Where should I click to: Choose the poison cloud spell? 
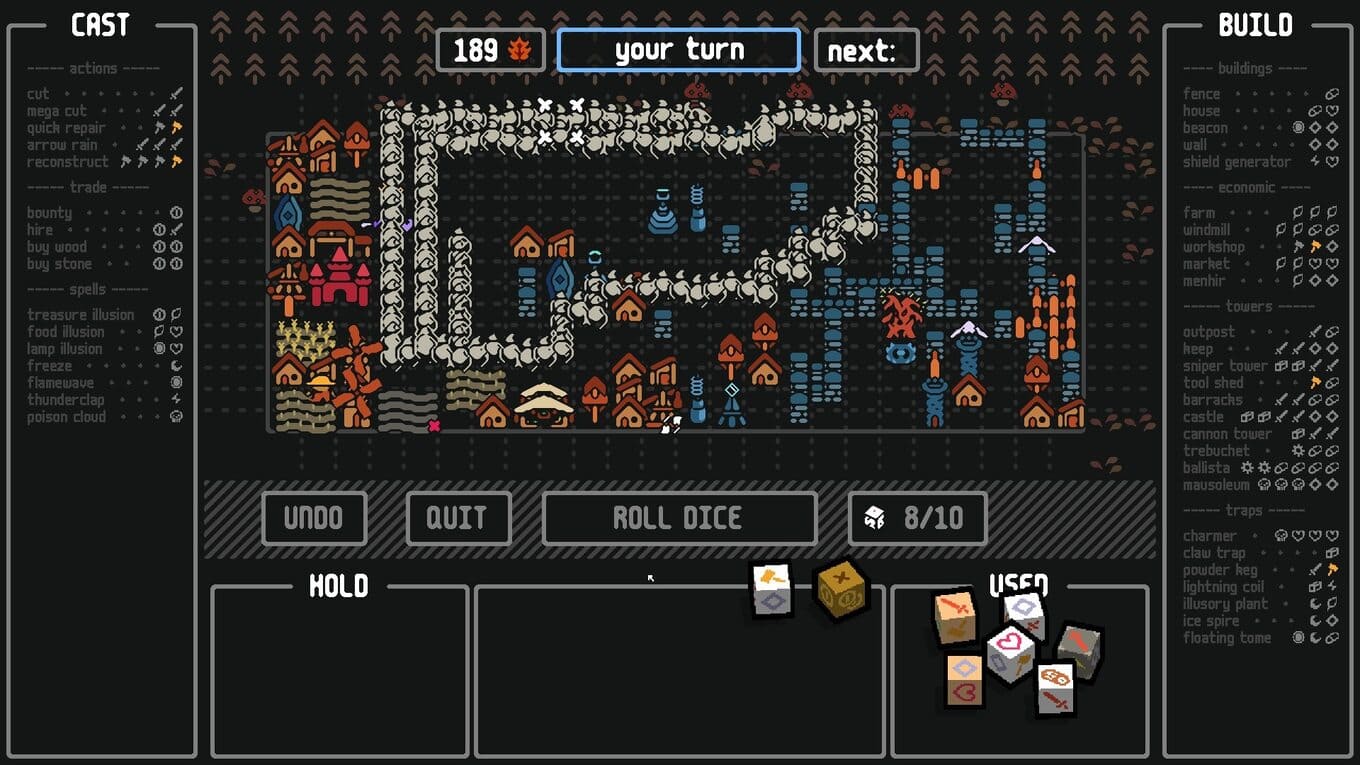click(66, 417)
